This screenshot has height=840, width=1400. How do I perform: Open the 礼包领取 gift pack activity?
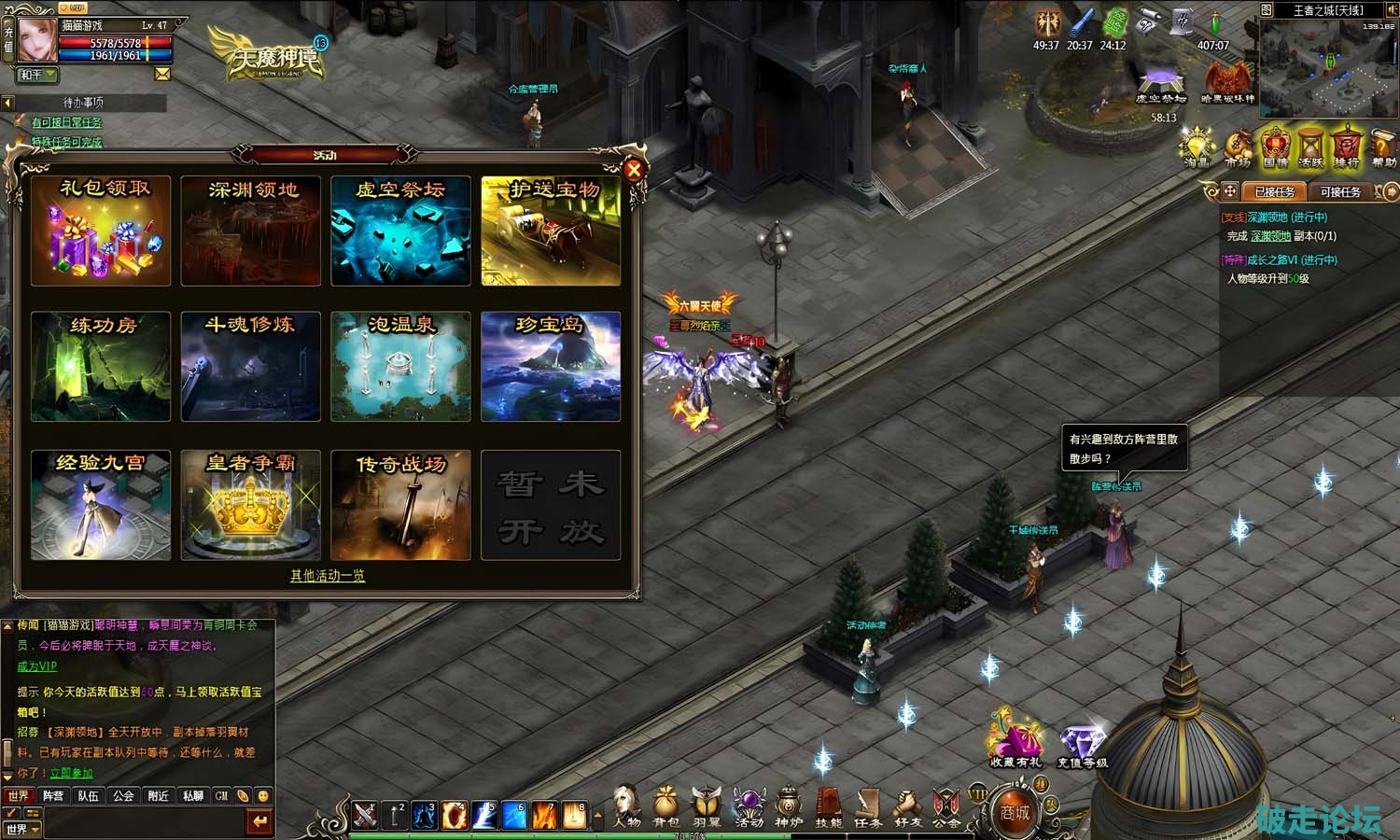(x=101, y=231)
